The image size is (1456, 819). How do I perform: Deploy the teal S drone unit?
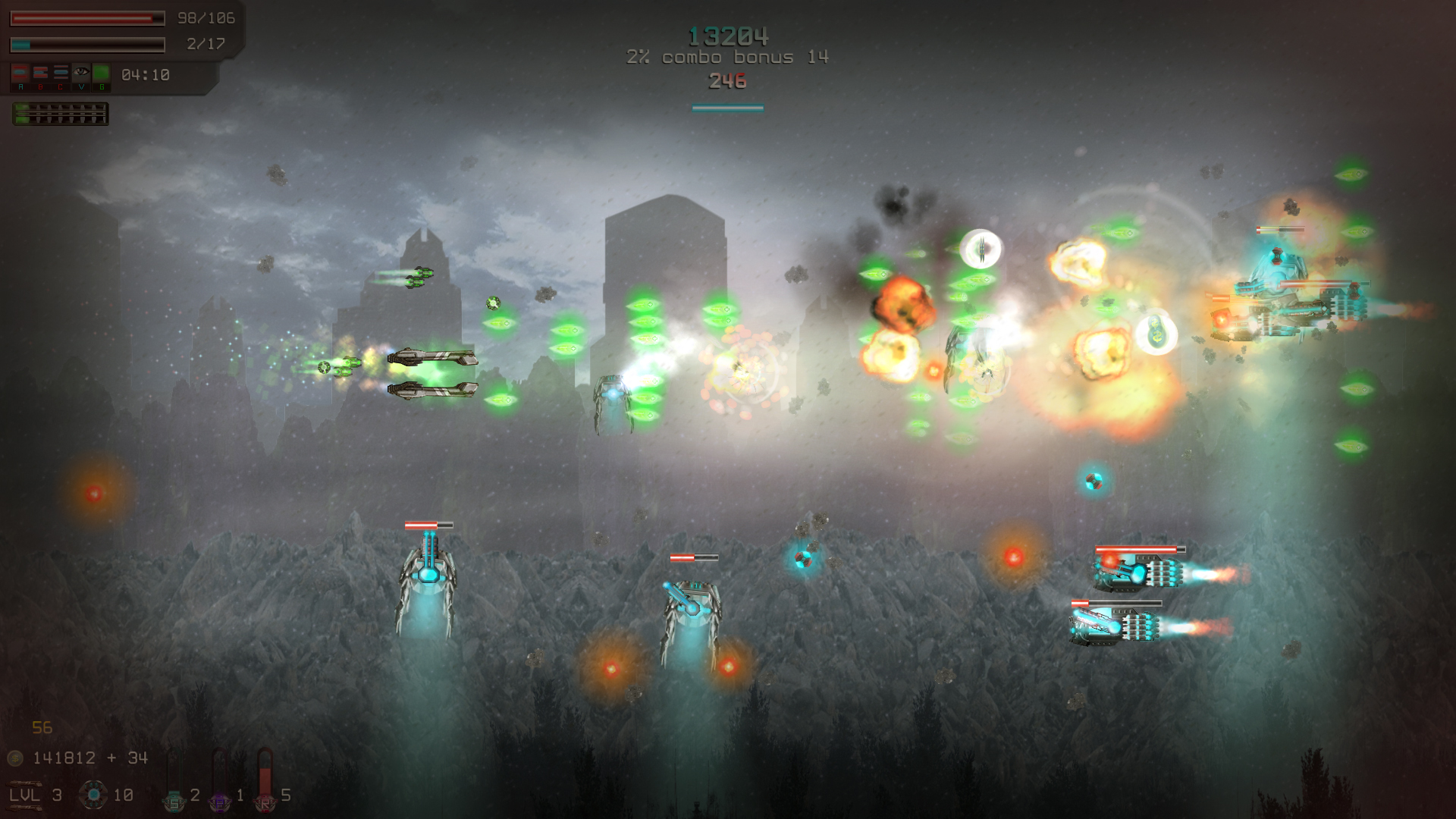pyautogui.click(x=174, y=803)
